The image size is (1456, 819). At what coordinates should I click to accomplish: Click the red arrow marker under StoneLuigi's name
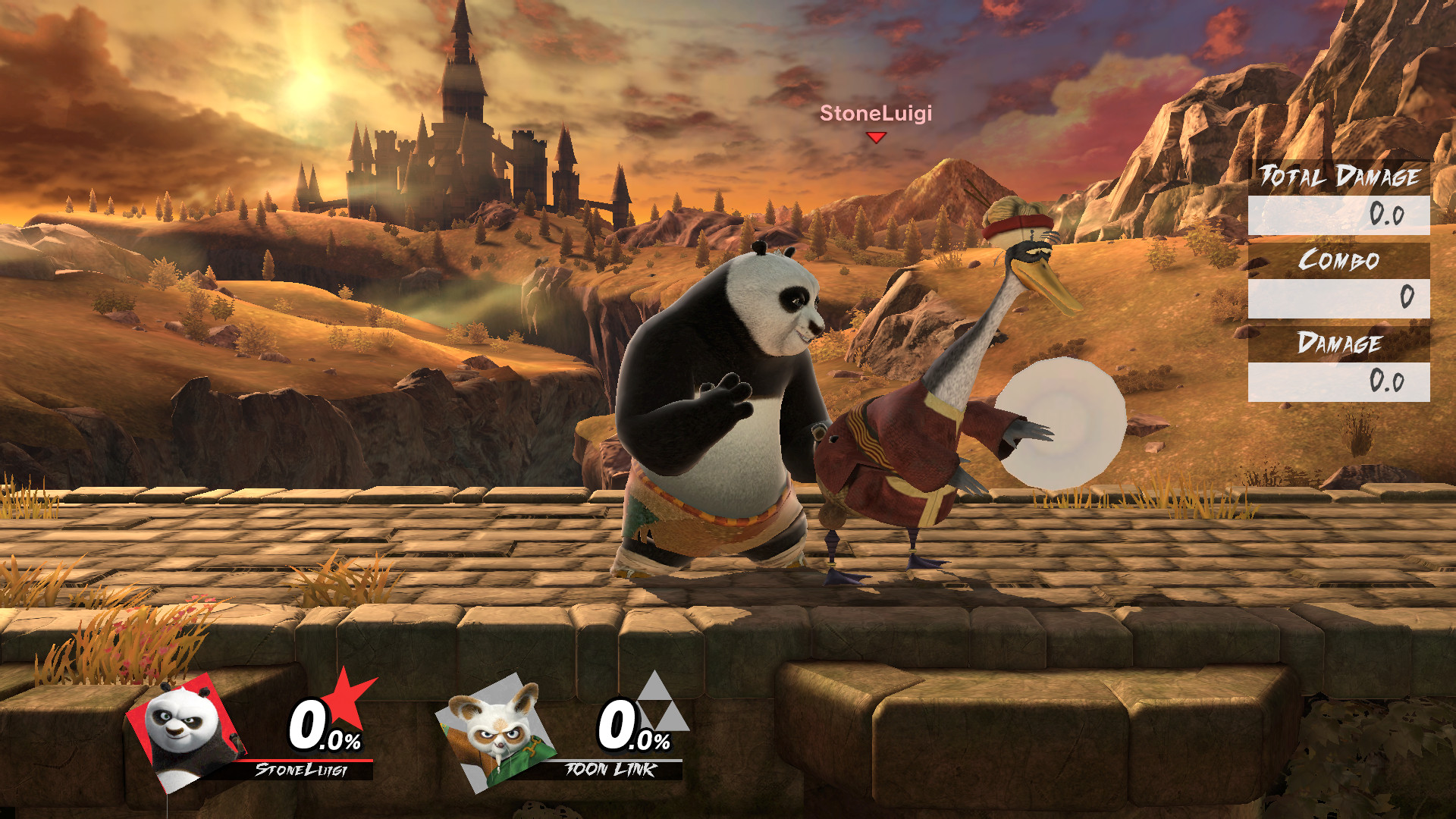876,137
